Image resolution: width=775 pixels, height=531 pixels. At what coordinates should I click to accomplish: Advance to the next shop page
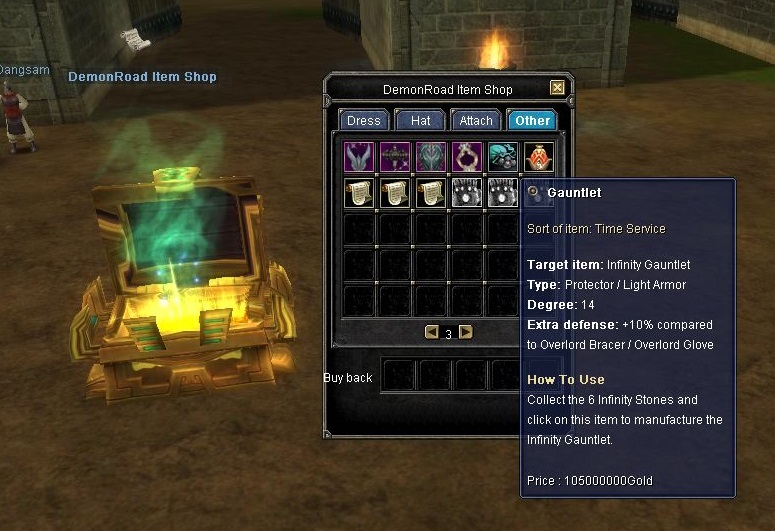tap(465, 332)
